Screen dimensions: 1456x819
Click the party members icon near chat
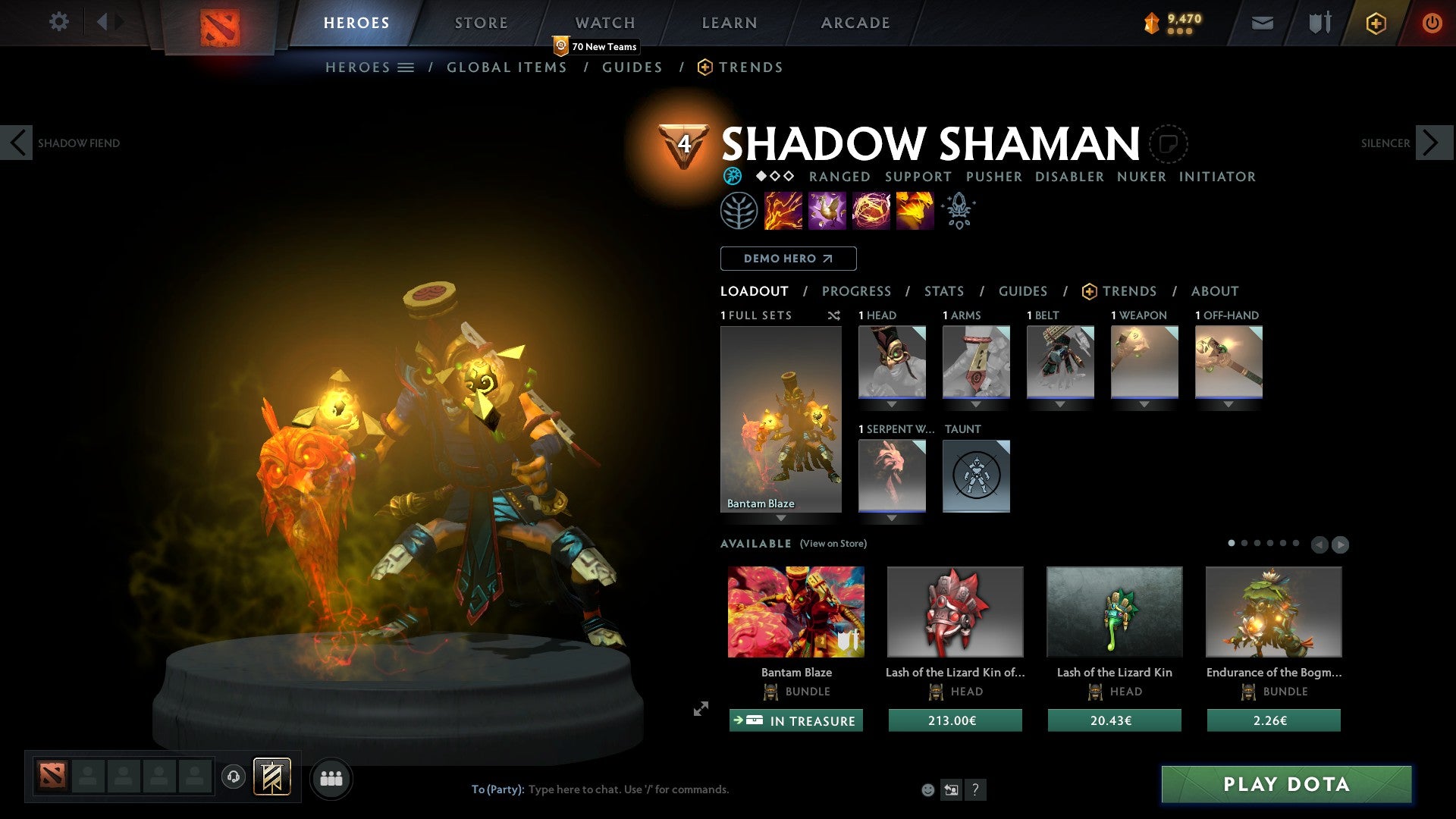coord(331,778)
